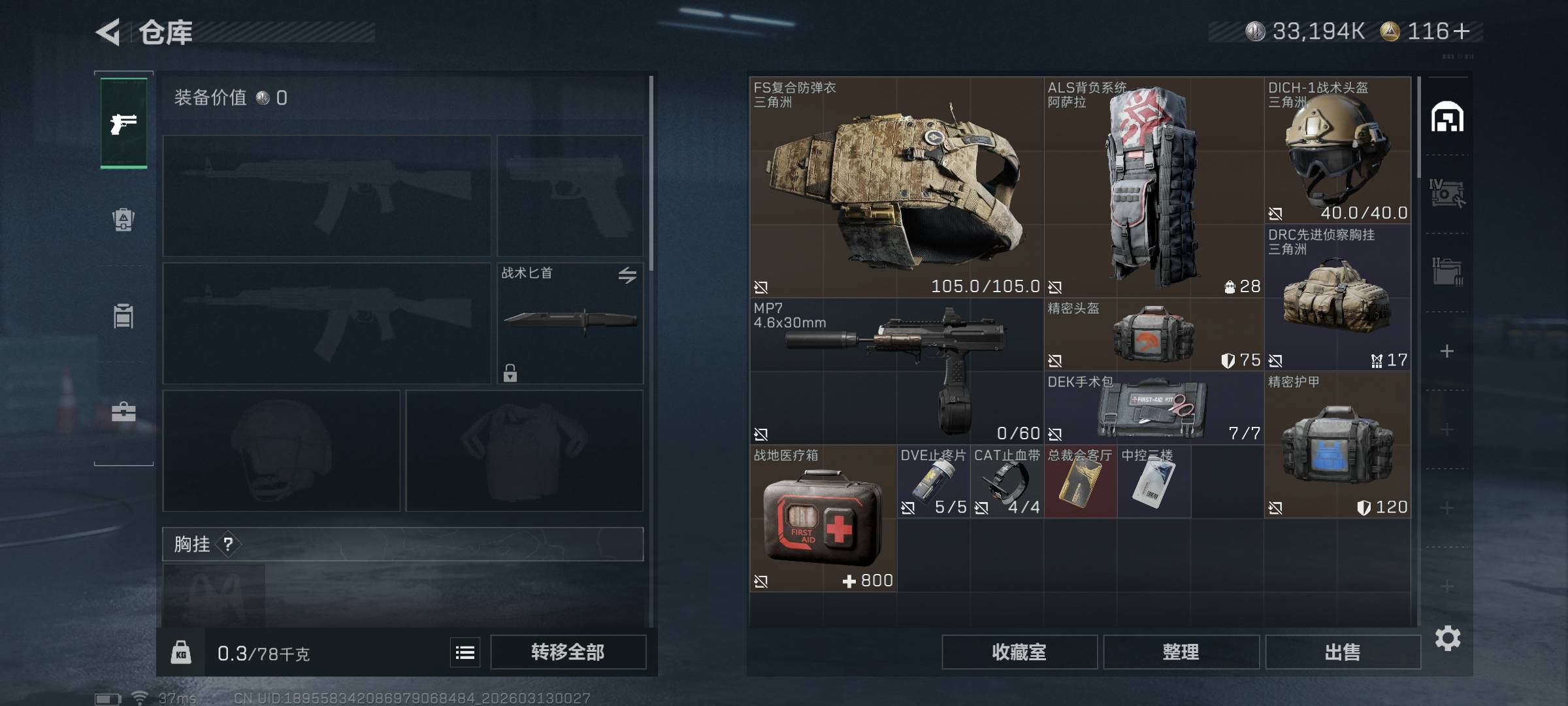Screen dimensions: 1568x706
Task: Select the FS复合防弹衣 armor vest
Action: coord(896,188)
